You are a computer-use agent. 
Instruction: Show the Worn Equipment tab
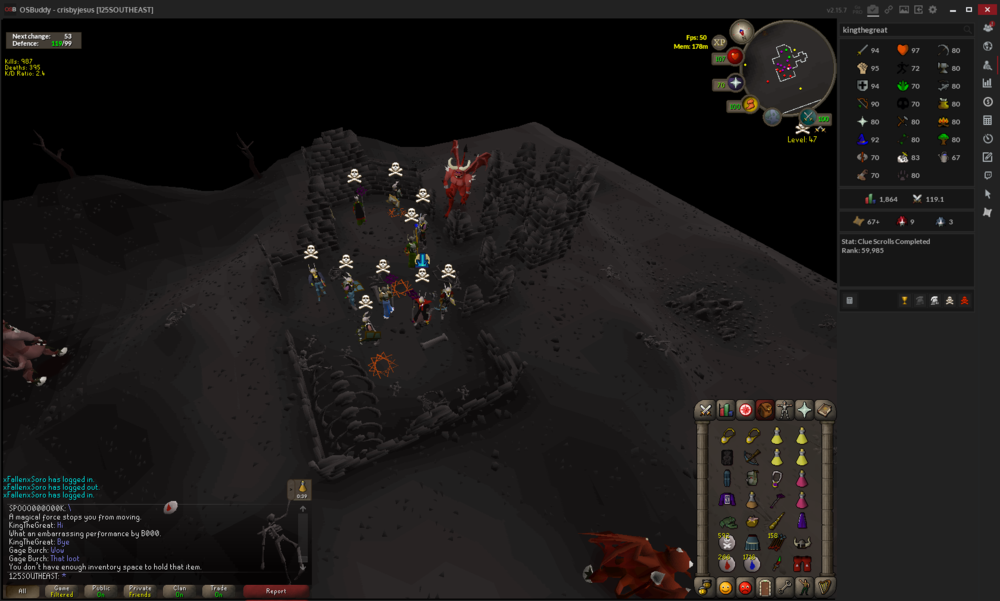(784, 410)
